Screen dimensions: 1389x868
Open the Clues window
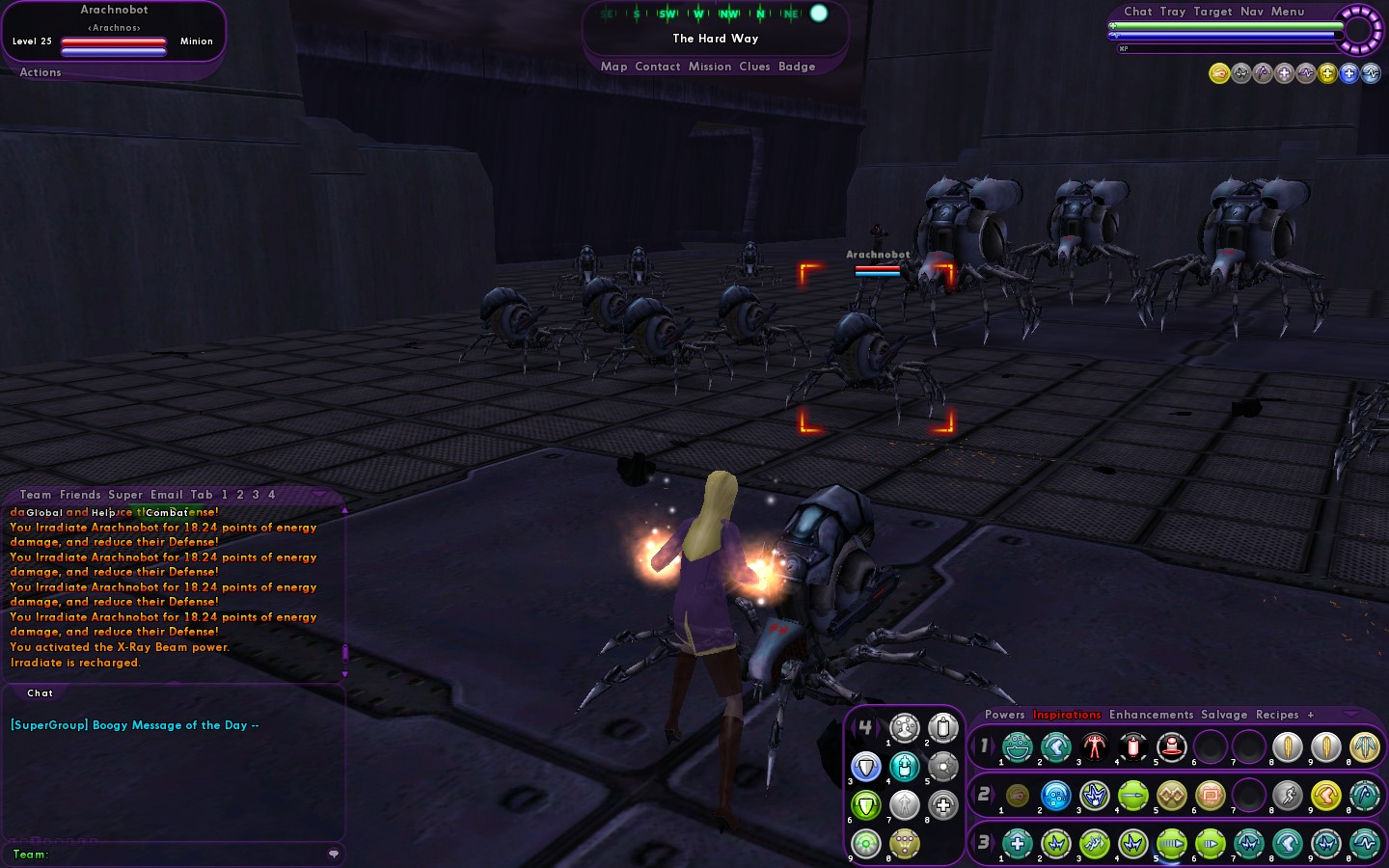[x=754, y=67]
